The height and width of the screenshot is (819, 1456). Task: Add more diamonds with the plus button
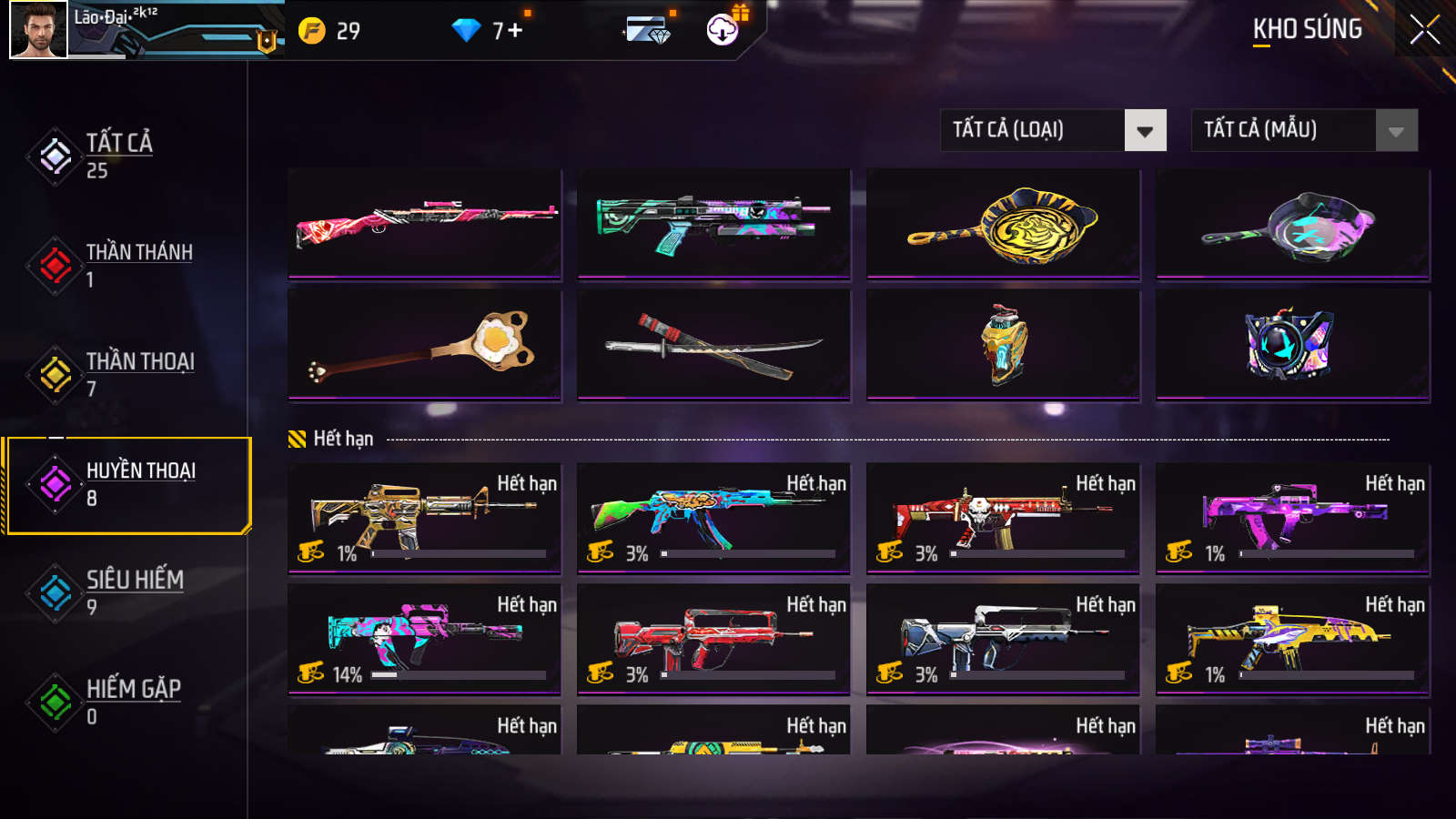pyautogui.click(x=515, y=30)
